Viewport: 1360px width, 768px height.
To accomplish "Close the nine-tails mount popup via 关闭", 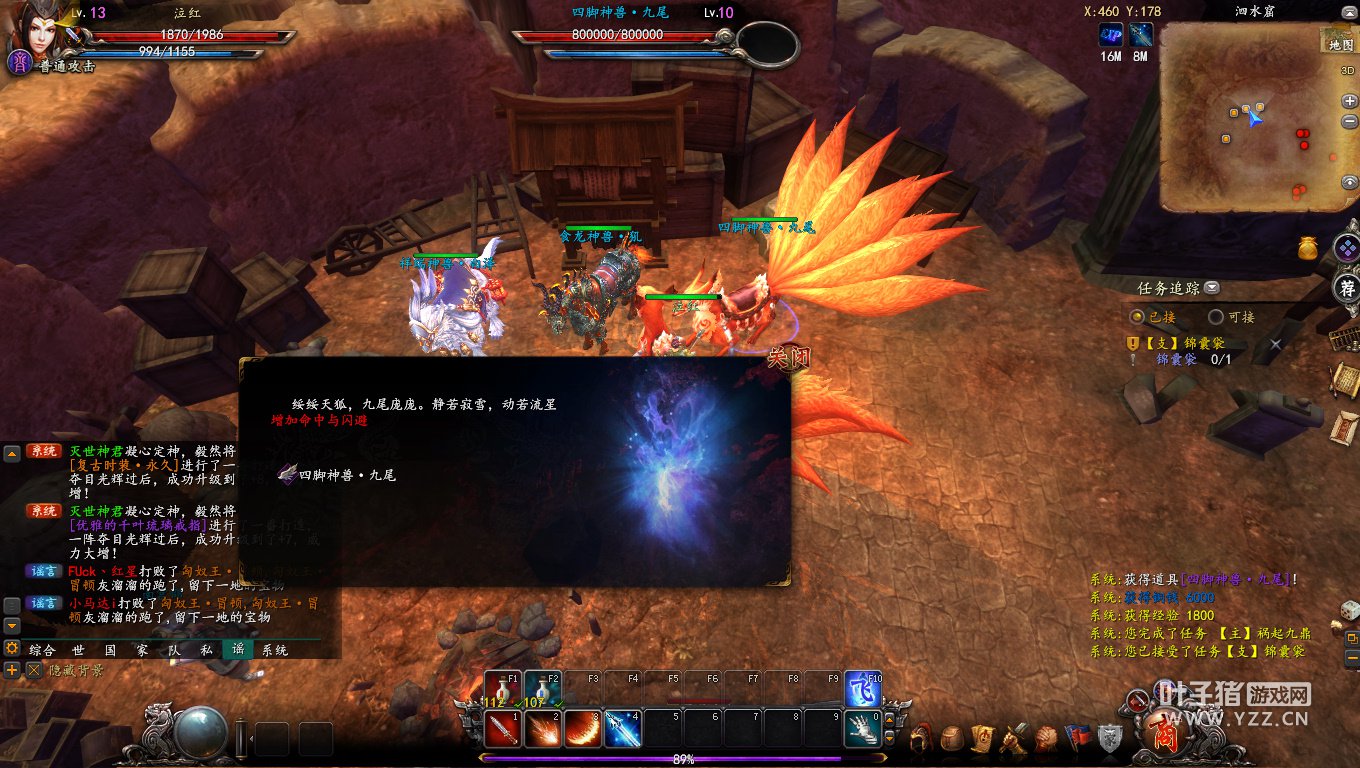I will tap(788, 357).
